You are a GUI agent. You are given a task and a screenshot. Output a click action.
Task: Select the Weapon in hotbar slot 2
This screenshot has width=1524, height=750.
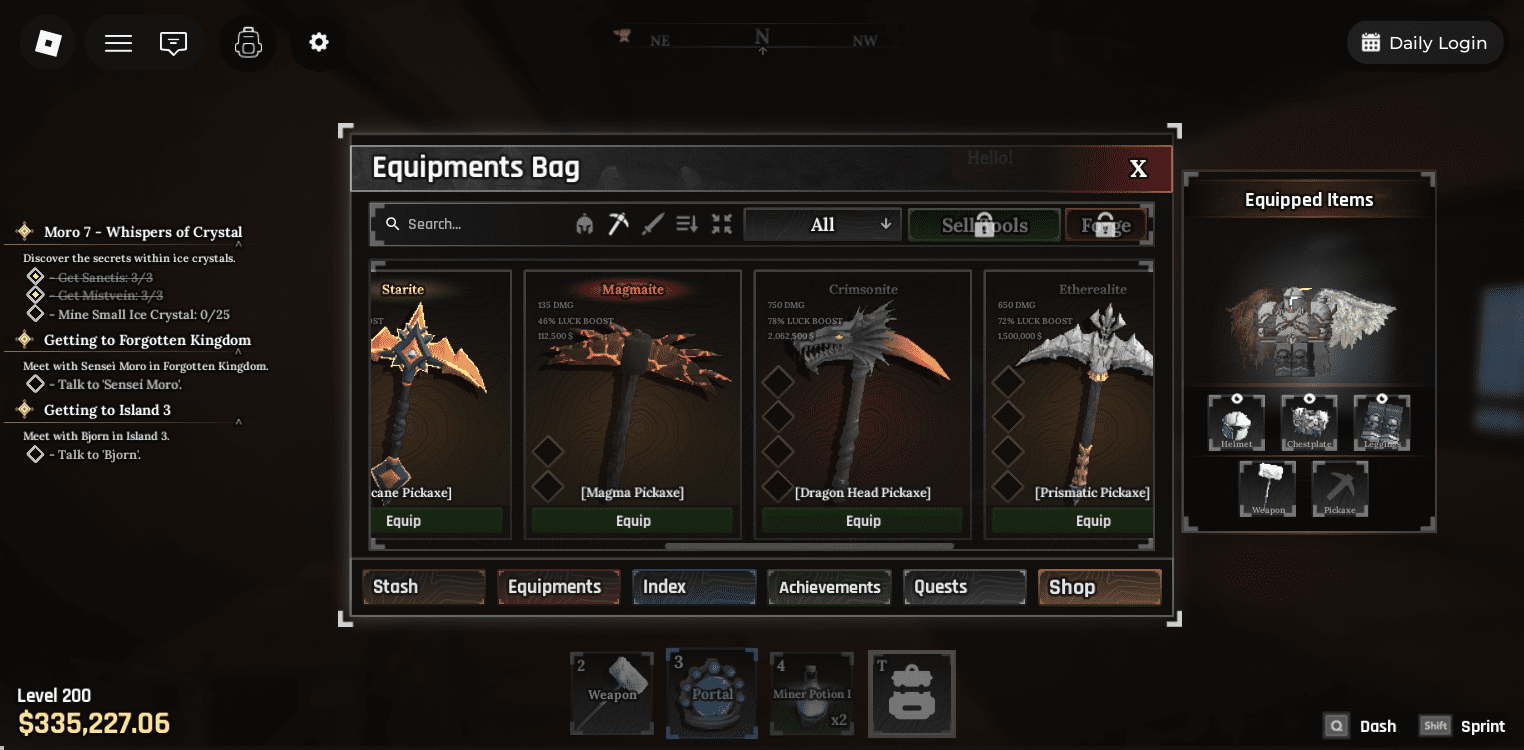coord(611,693)
